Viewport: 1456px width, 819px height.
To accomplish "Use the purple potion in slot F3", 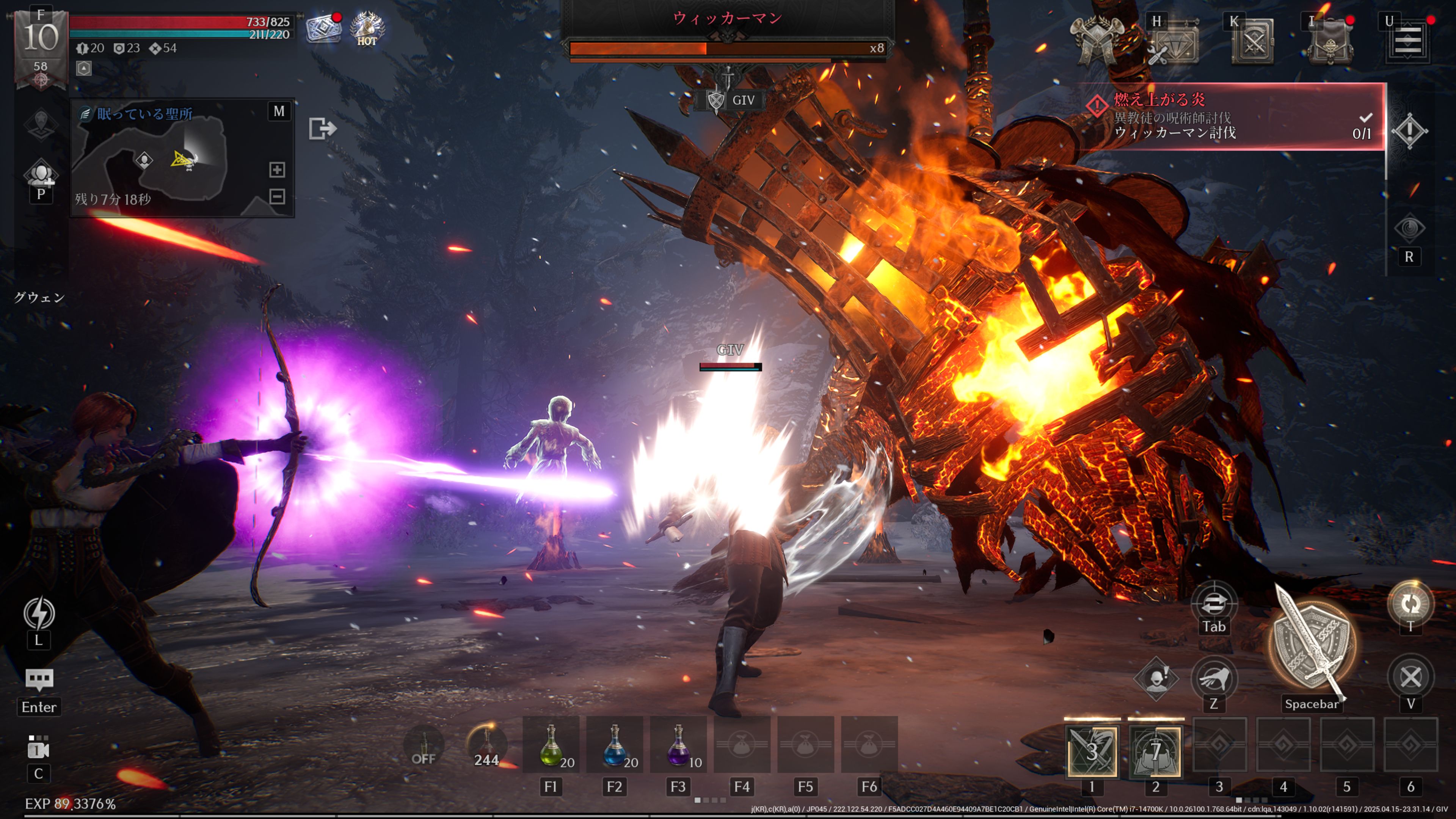I will [x=678, y=745].
